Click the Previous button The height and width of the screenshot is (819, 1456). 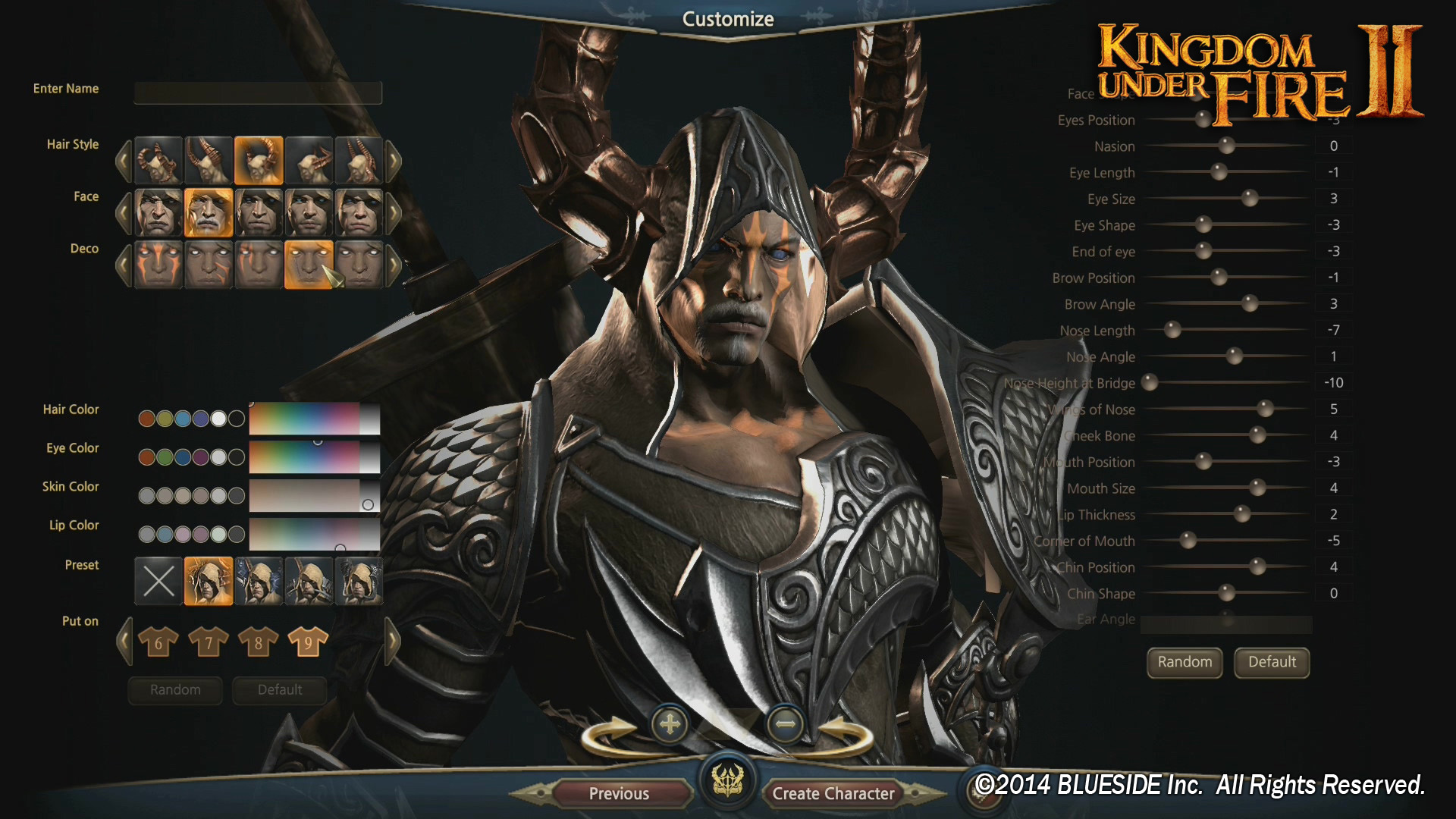point(619,793)
